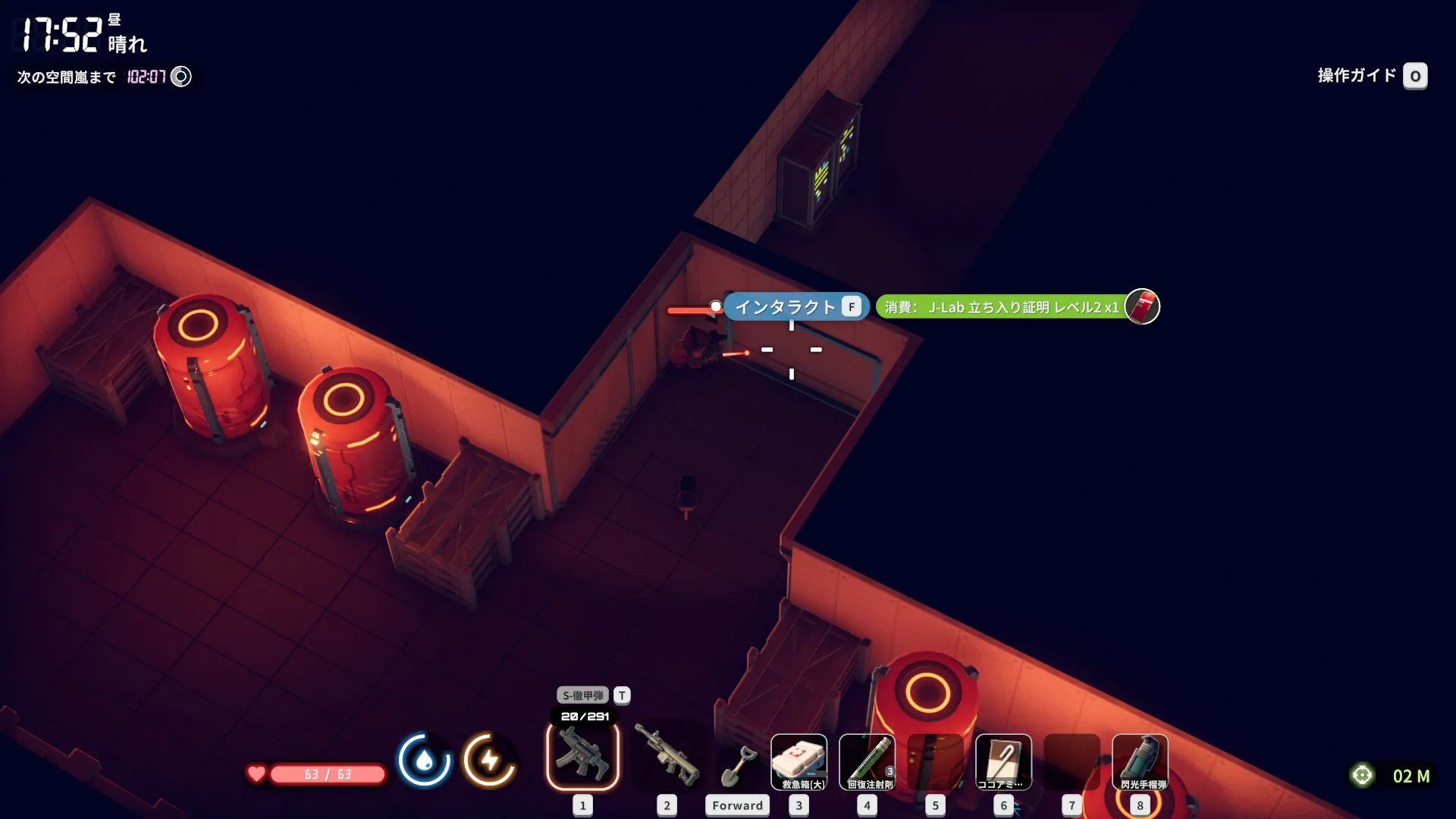Open the 操作ガイド controls guide
This screenshot has width=1456, height=819.
coord(1371,76)
